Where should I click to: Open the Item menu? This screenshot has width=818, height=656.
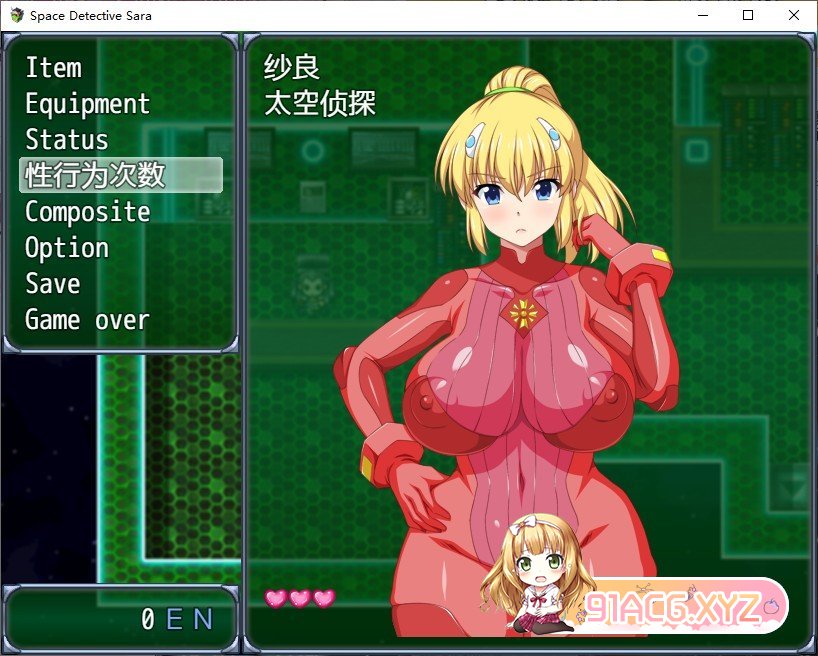(x=54, y=68)
